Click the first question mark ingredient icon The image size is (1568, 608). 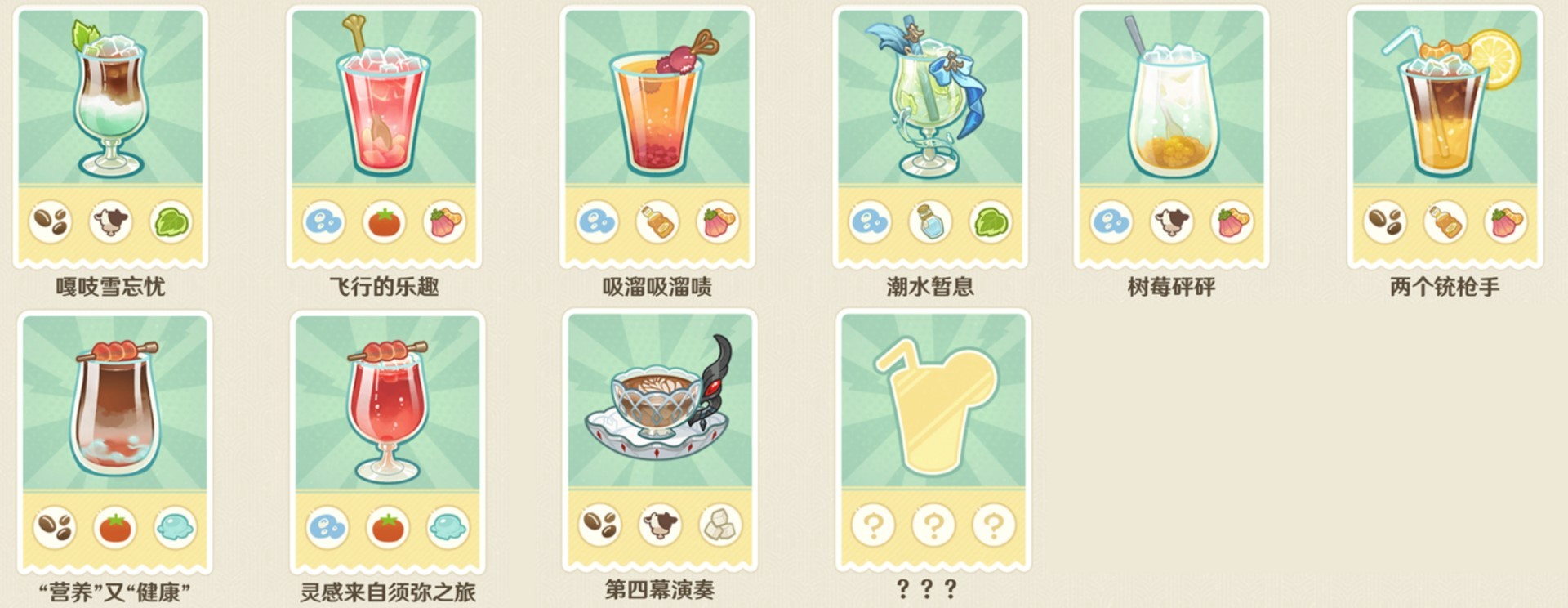tap(875, 528)
